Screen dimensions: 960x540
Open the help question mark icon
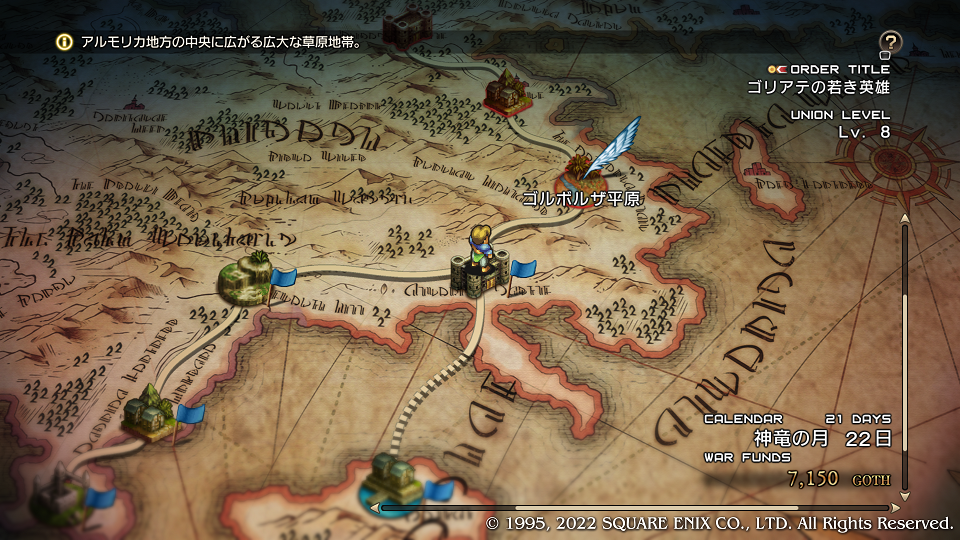click(x=890, y=42)
